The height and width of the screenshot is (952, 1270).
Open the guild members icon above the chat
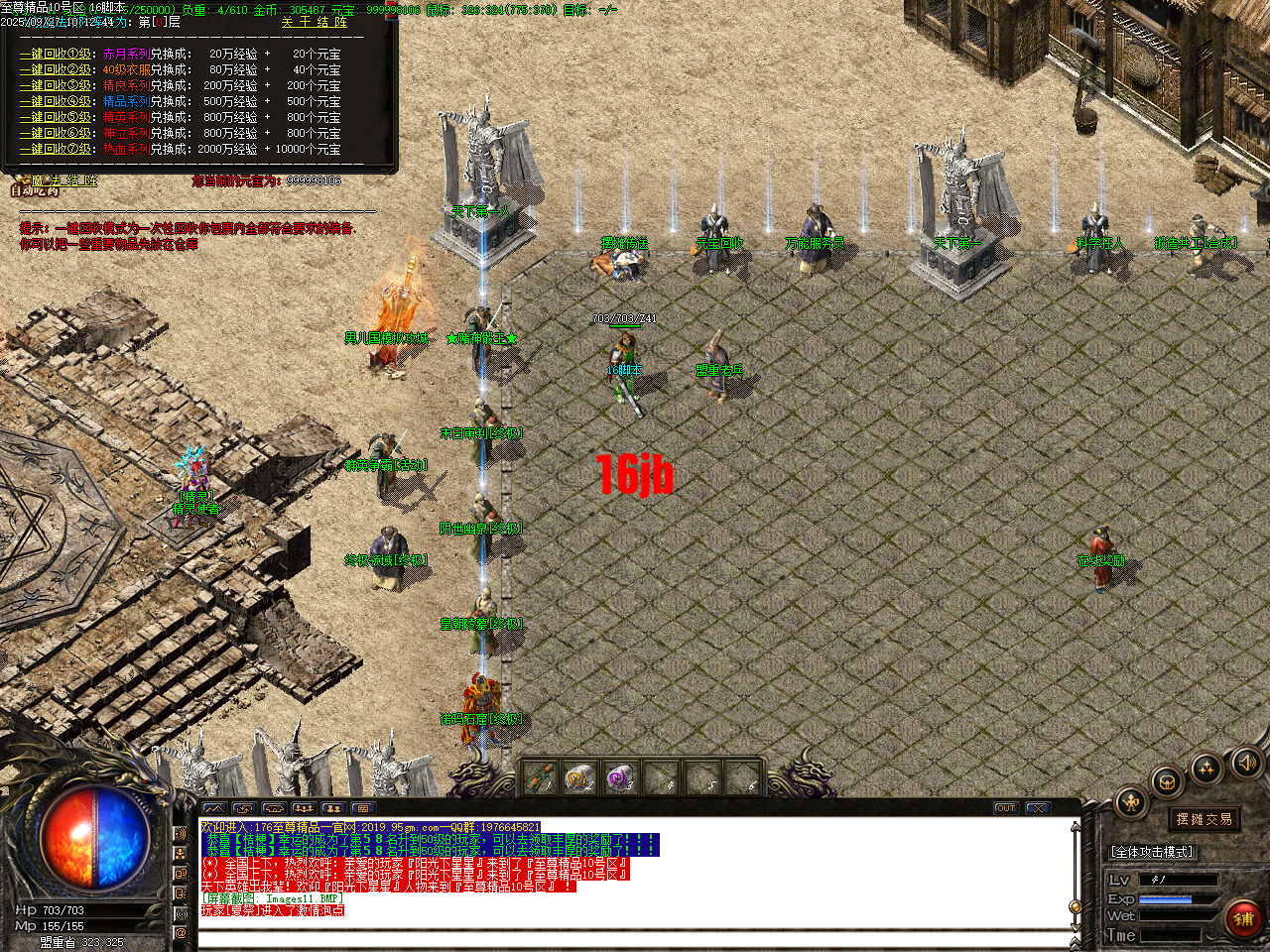[x=335, y=808]
